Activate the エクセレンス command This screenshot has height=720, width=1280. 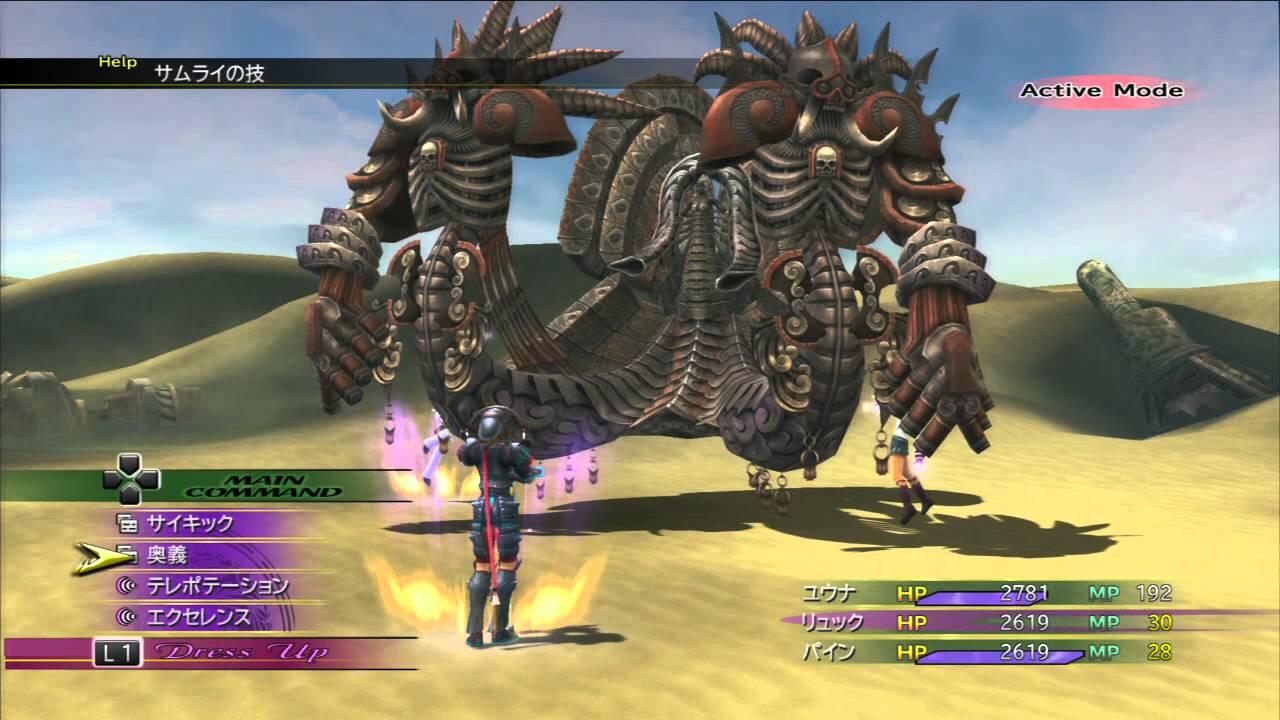pos(199,616)
